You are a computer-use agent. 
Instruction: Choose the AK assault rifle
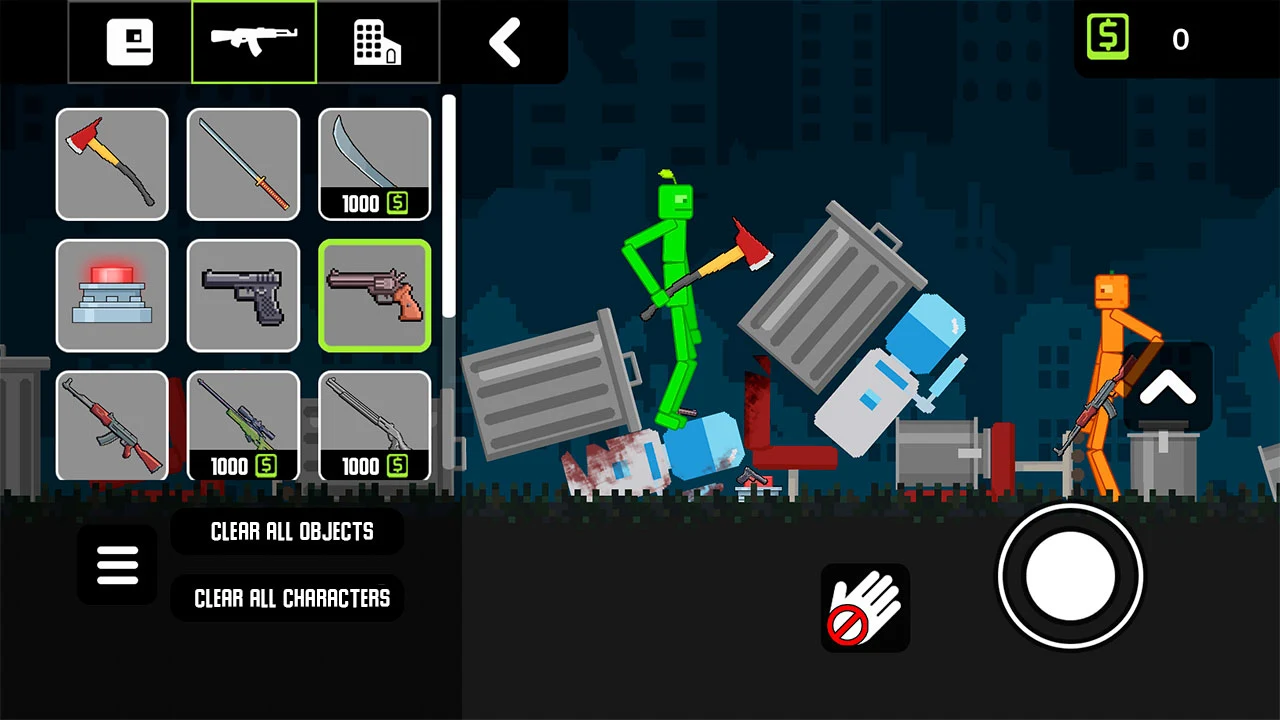point(112,427)
